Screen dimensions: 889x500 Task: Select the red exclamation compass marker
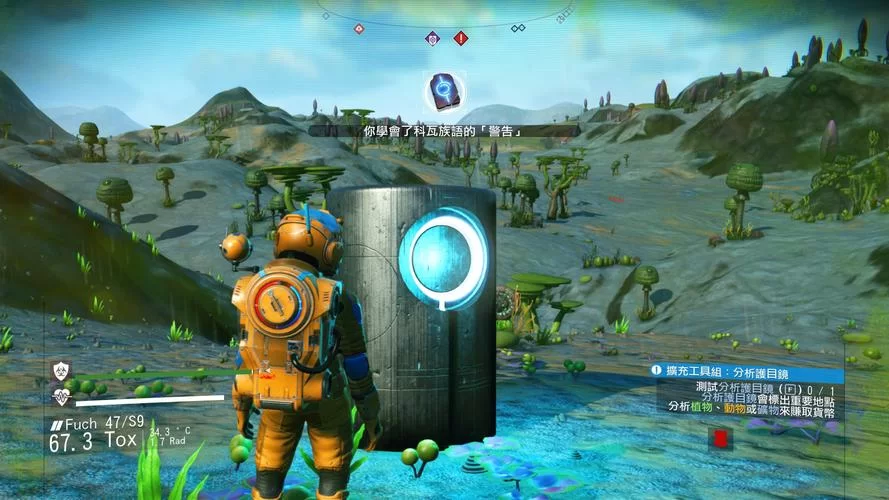pos(461,38)
